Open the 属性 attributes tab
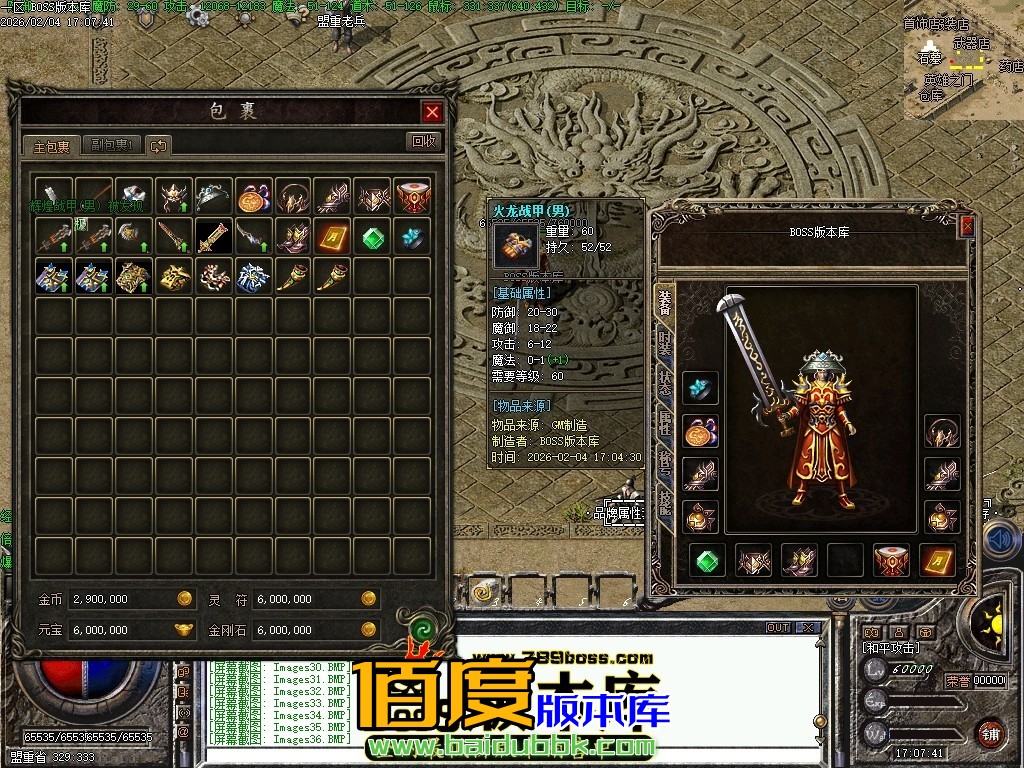 (x=665, y=423)
